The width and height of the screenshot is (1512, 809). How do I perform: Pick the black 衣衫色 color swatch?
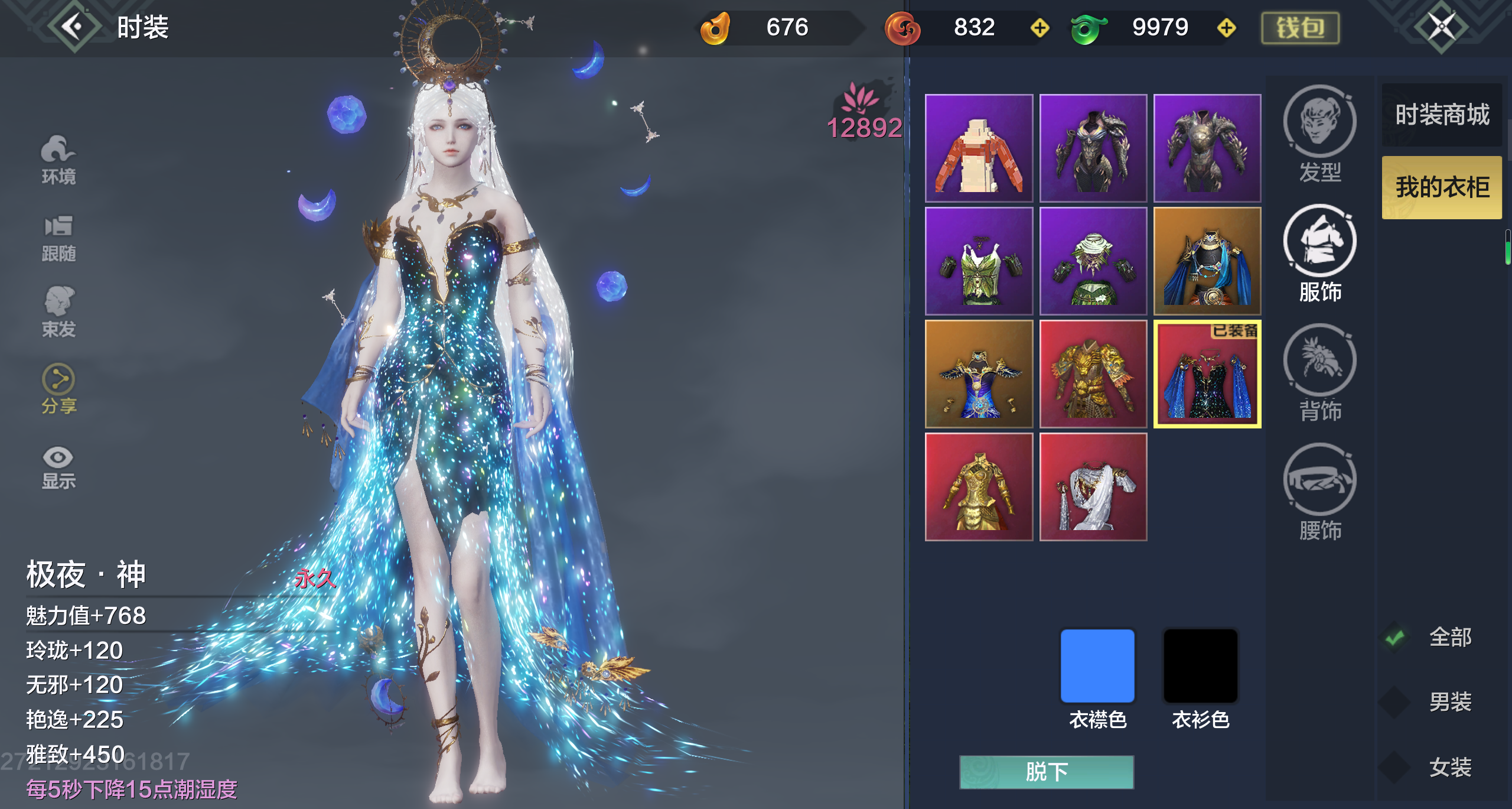(1200, 666)
